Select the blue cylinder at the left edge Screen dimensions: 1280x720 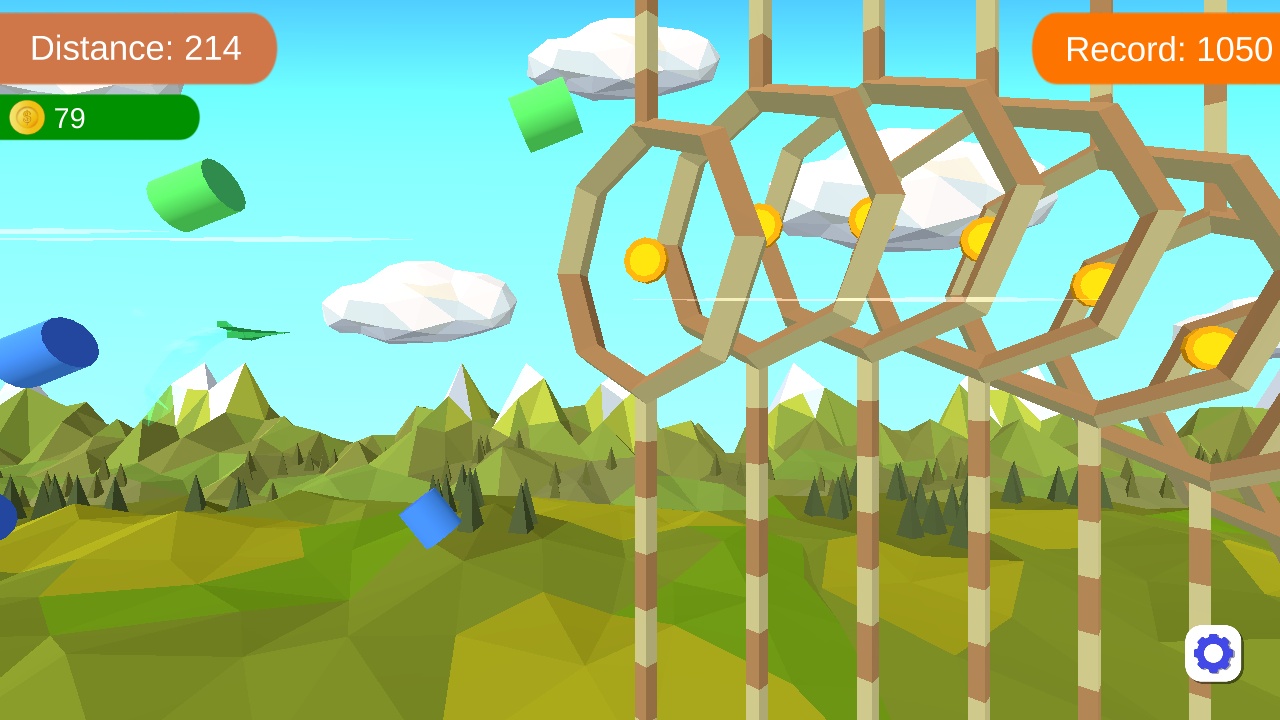(48, 352)
